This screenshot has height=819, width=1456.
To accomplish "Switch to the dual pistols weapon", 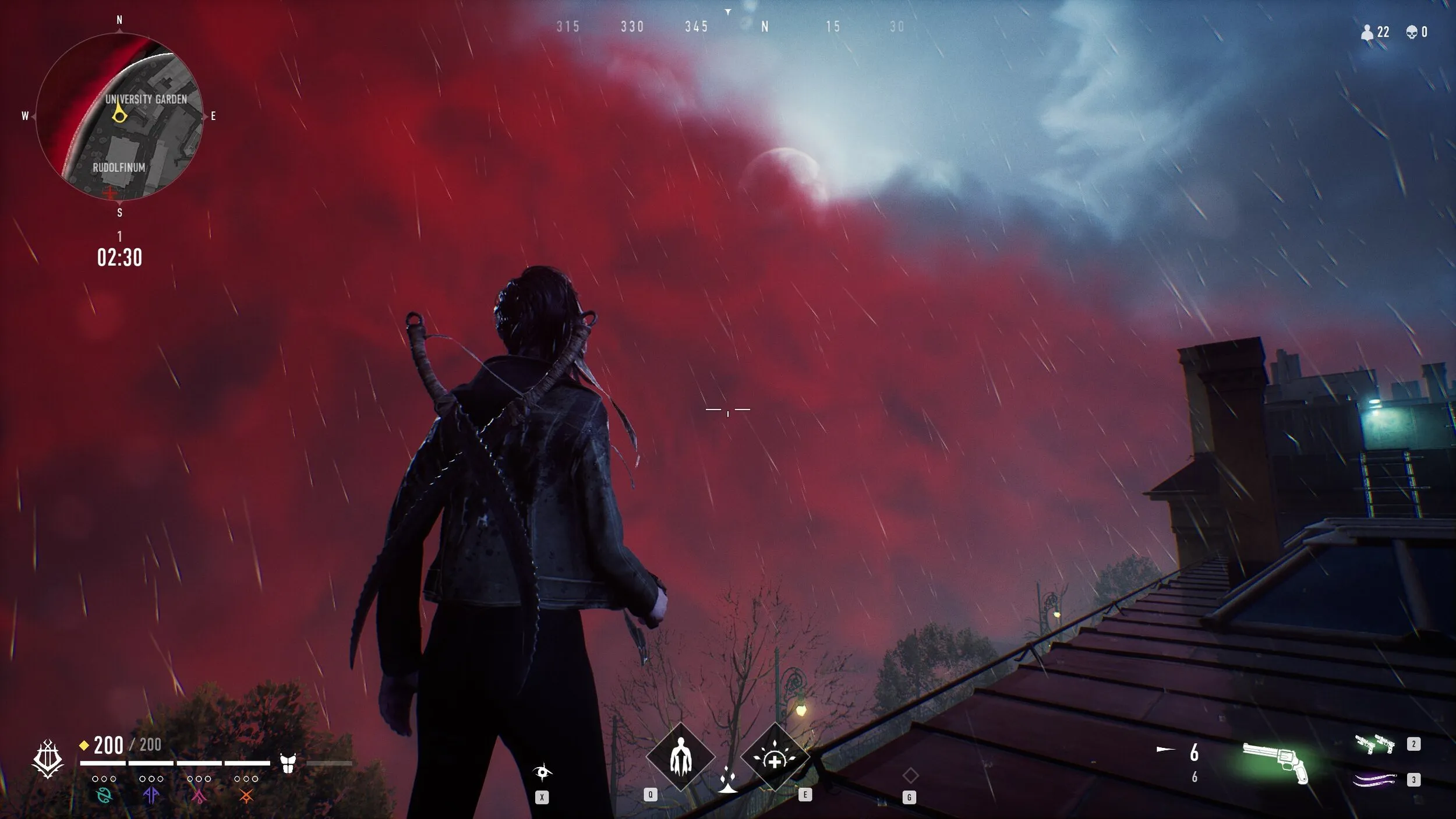I will point(1374,744).
